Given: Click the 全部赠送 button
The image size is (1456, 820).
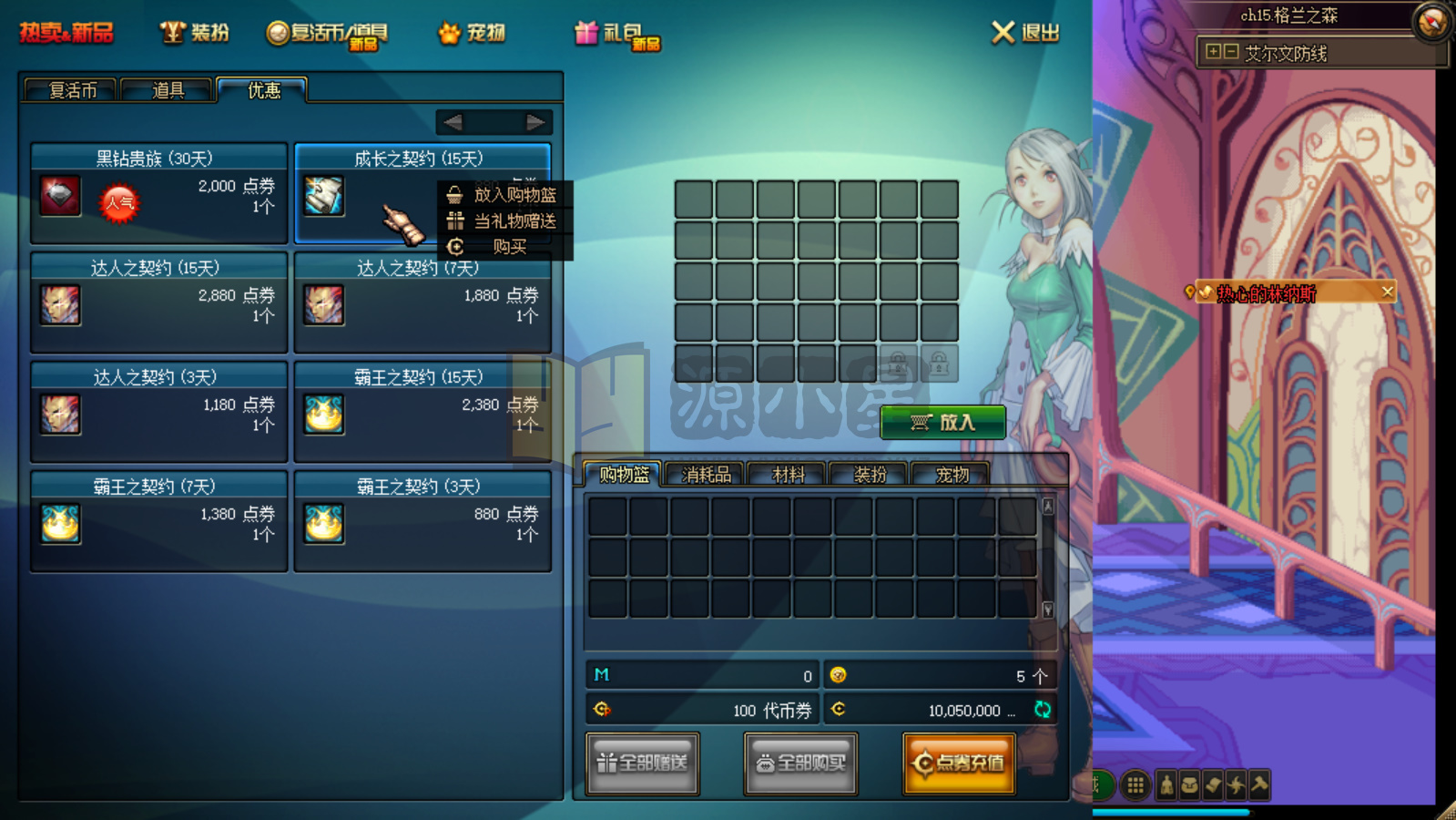Looking at the screenshot, I should pos(643,764).
